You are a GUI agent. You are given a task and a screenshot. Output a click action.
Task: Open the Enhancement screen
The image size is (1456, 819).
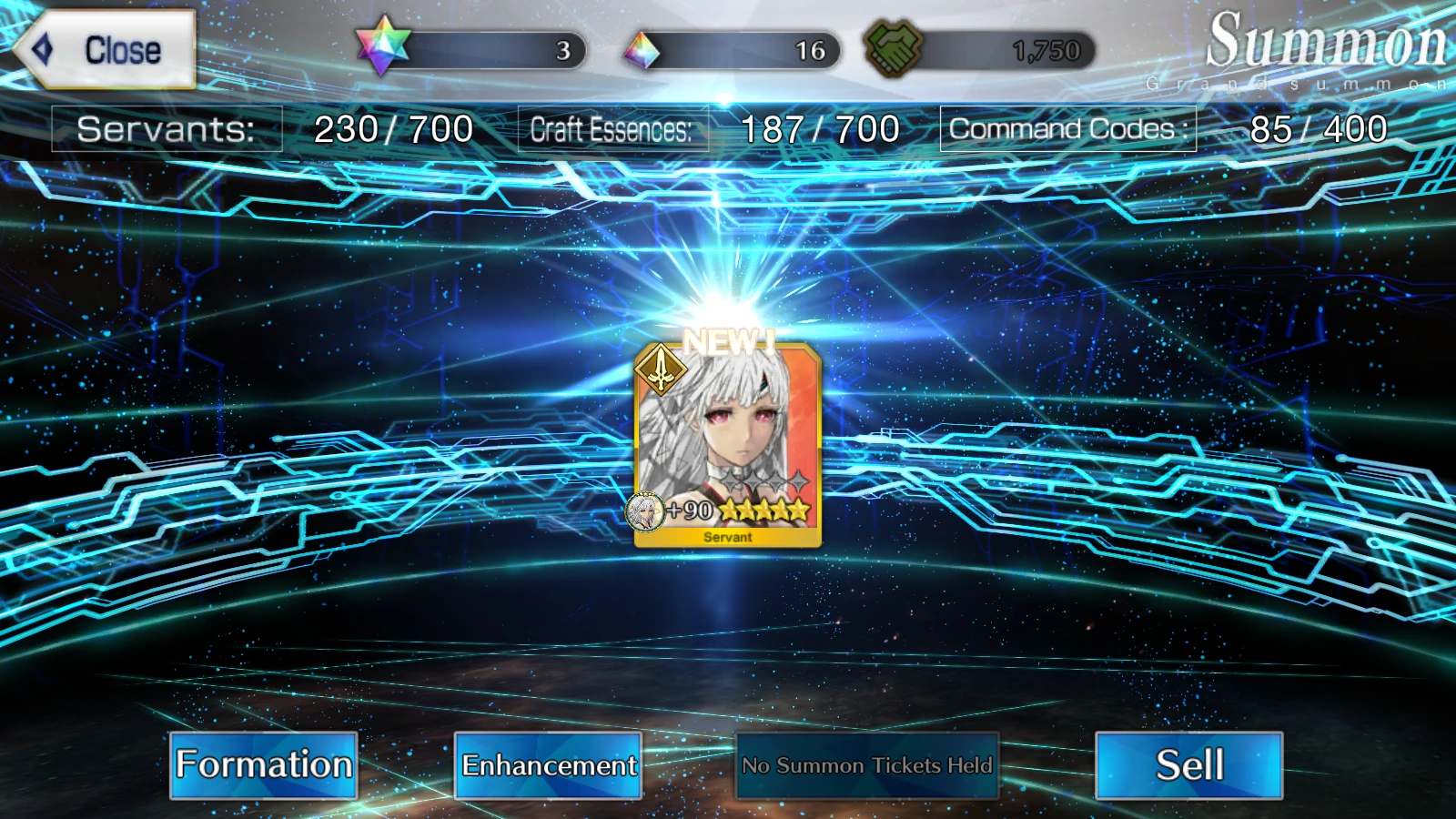[x=549, y=765]
